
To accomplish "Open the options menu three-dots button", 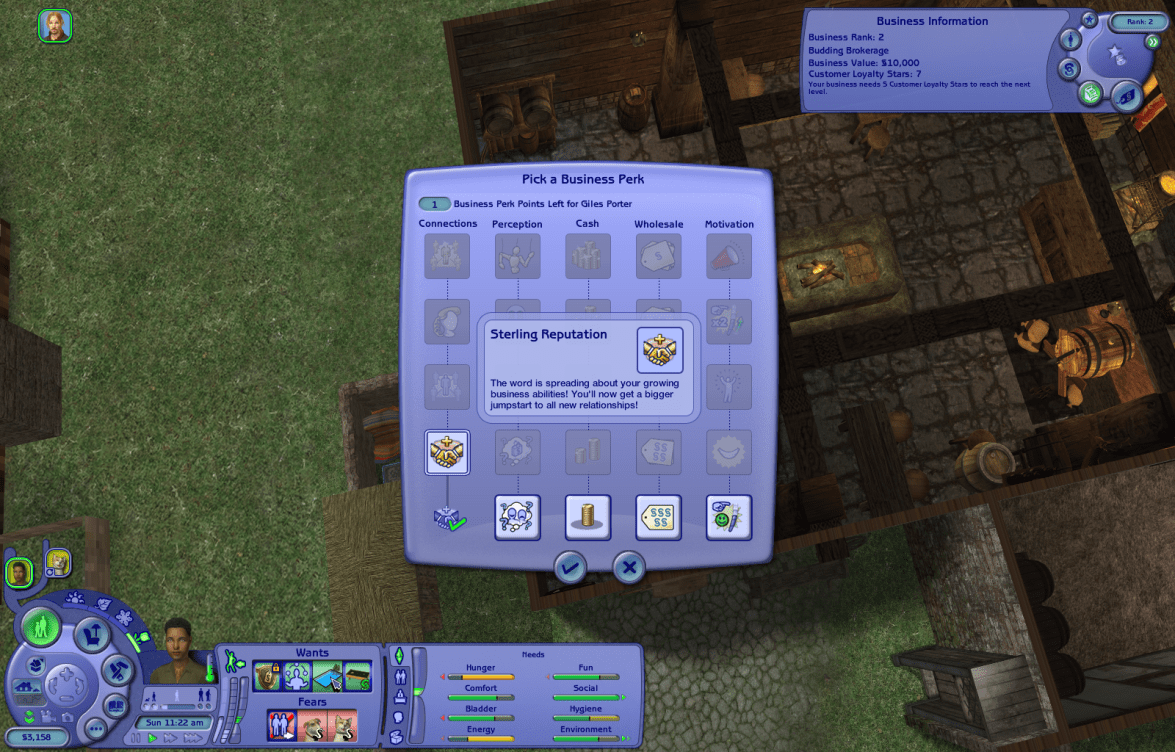I will point(95,729).
